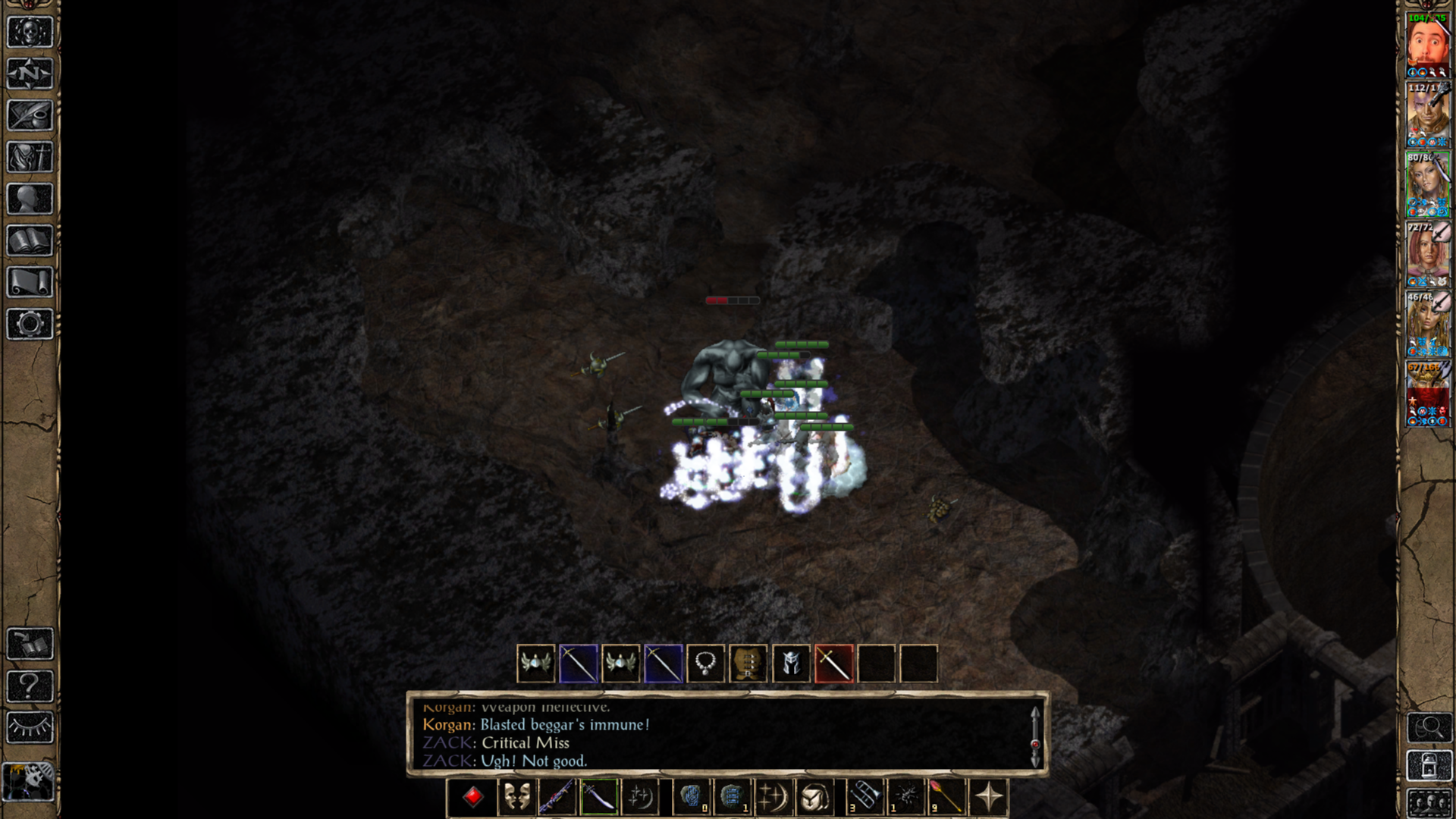
Task: Click the question mark help button
Action: tap(30, 686)
